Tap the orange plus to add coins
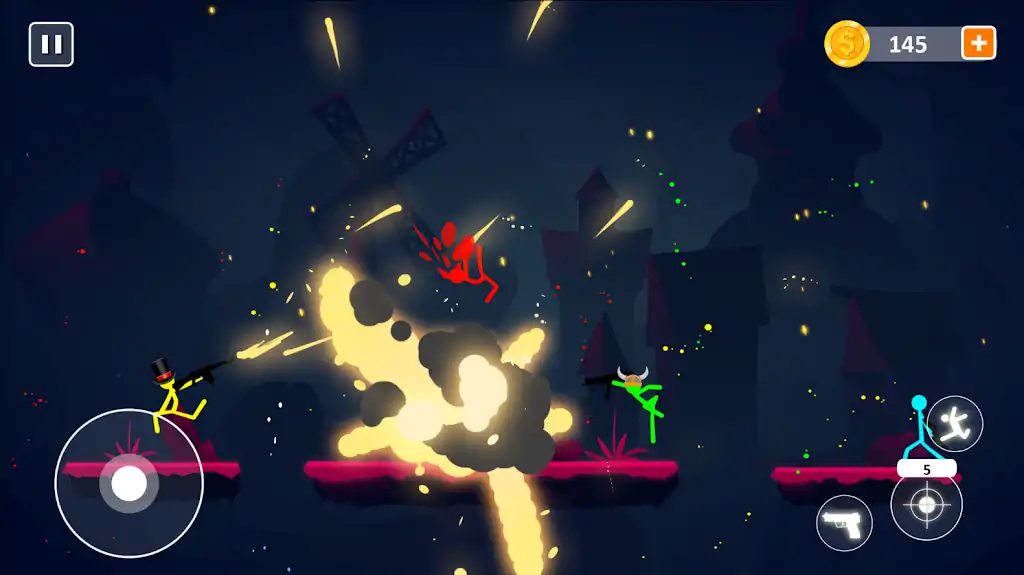The width and height of the screenshot is (1024, 575). 978,43
